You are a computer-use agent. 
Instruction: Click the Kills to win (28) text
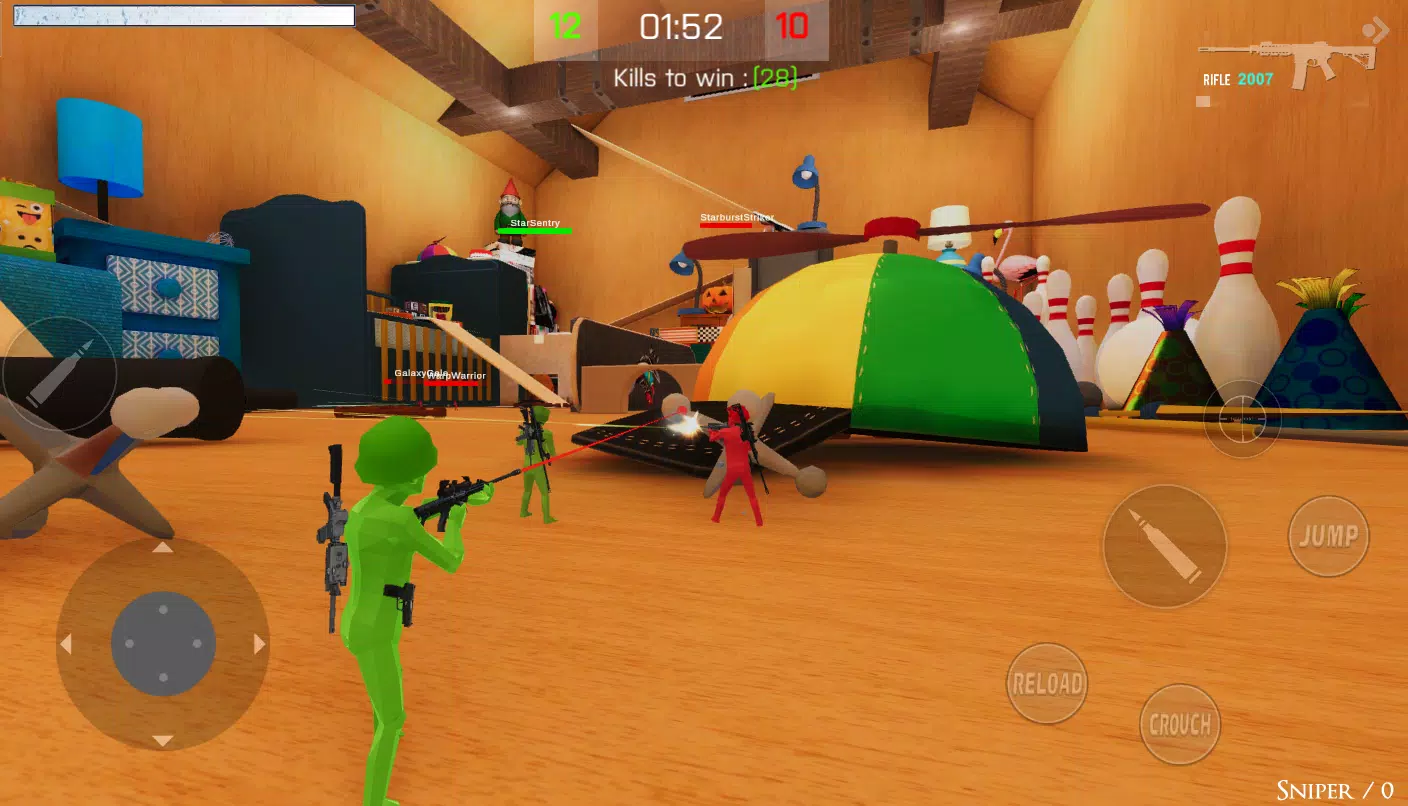(x=704, y=75)
